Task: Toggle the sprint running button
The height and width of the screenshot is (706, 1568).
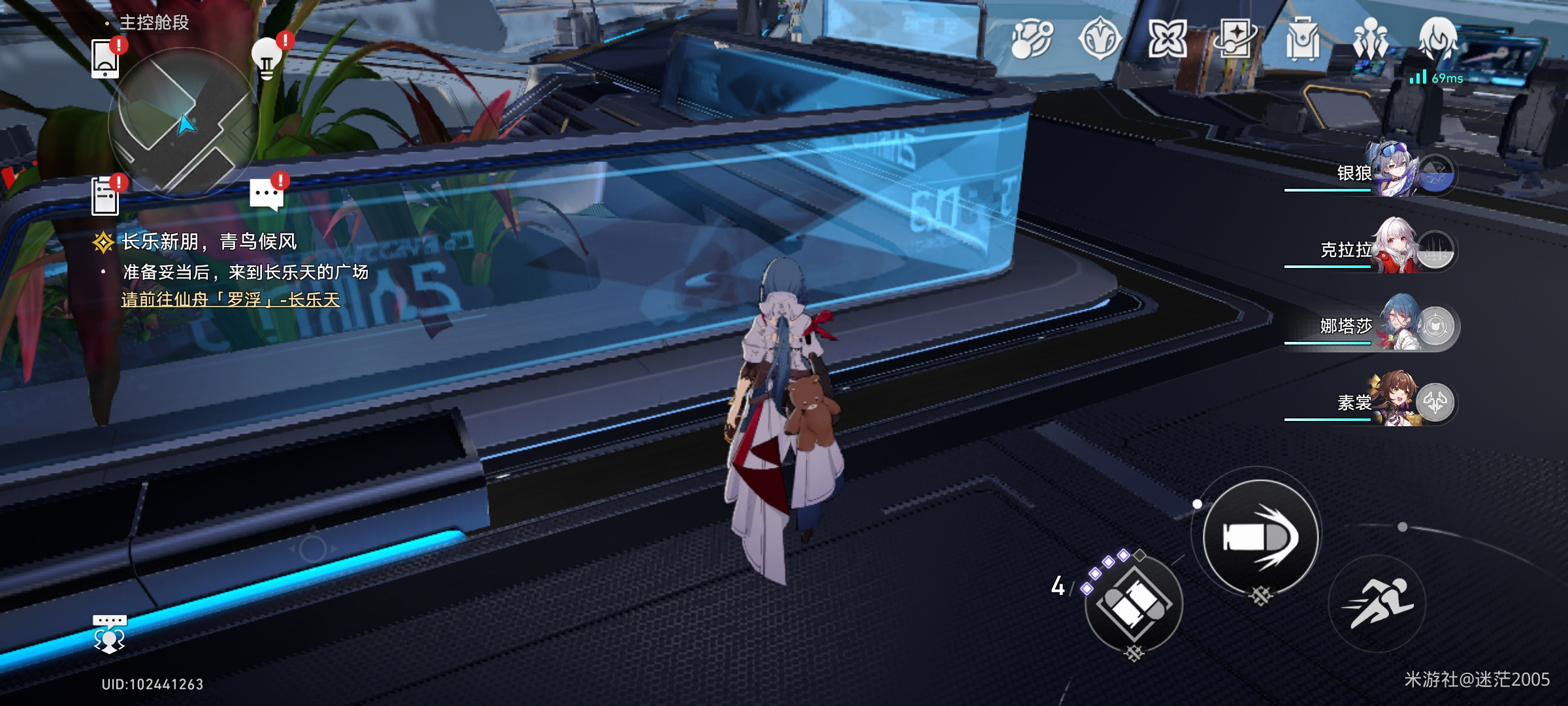Action: [x=1377, y=603]
